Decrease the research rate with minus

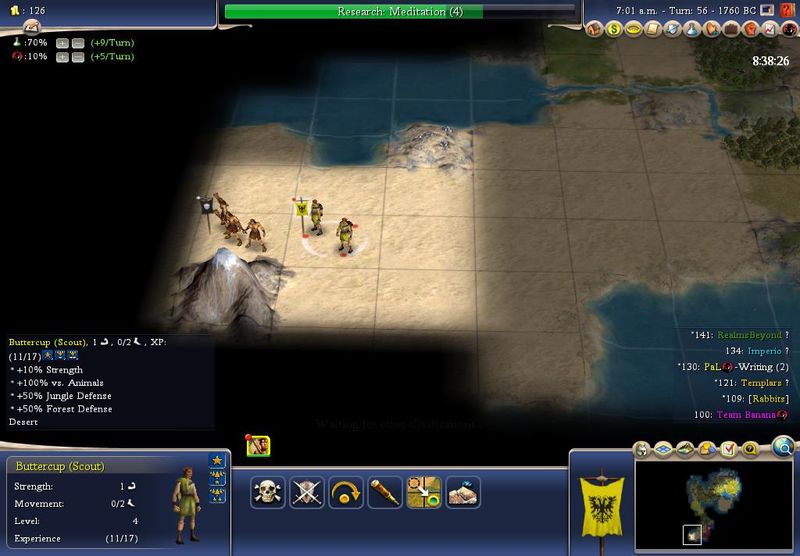tap(77, 43)
